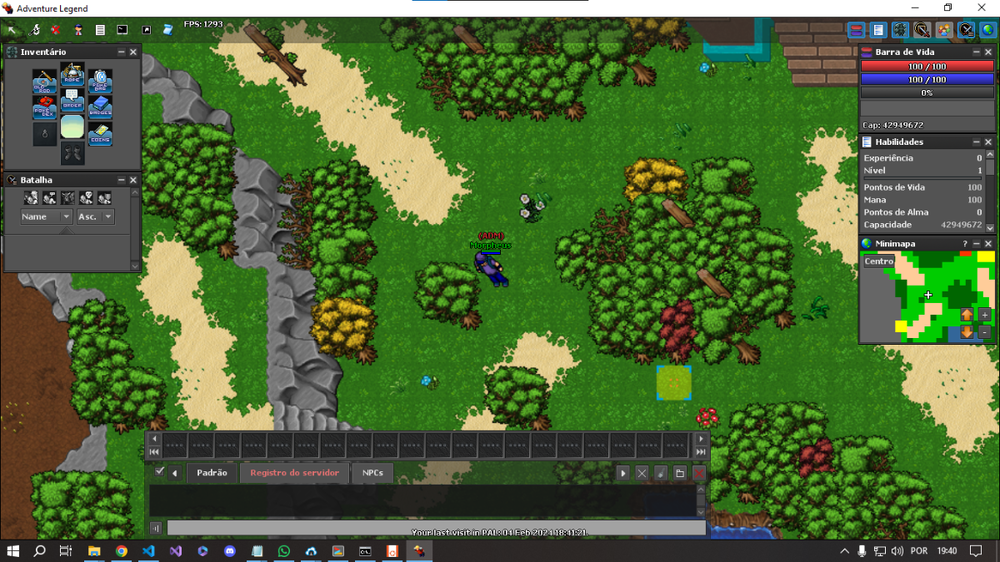Minimize the Batalha panel
Viewport: 1000px width, 562px height.
121,180
